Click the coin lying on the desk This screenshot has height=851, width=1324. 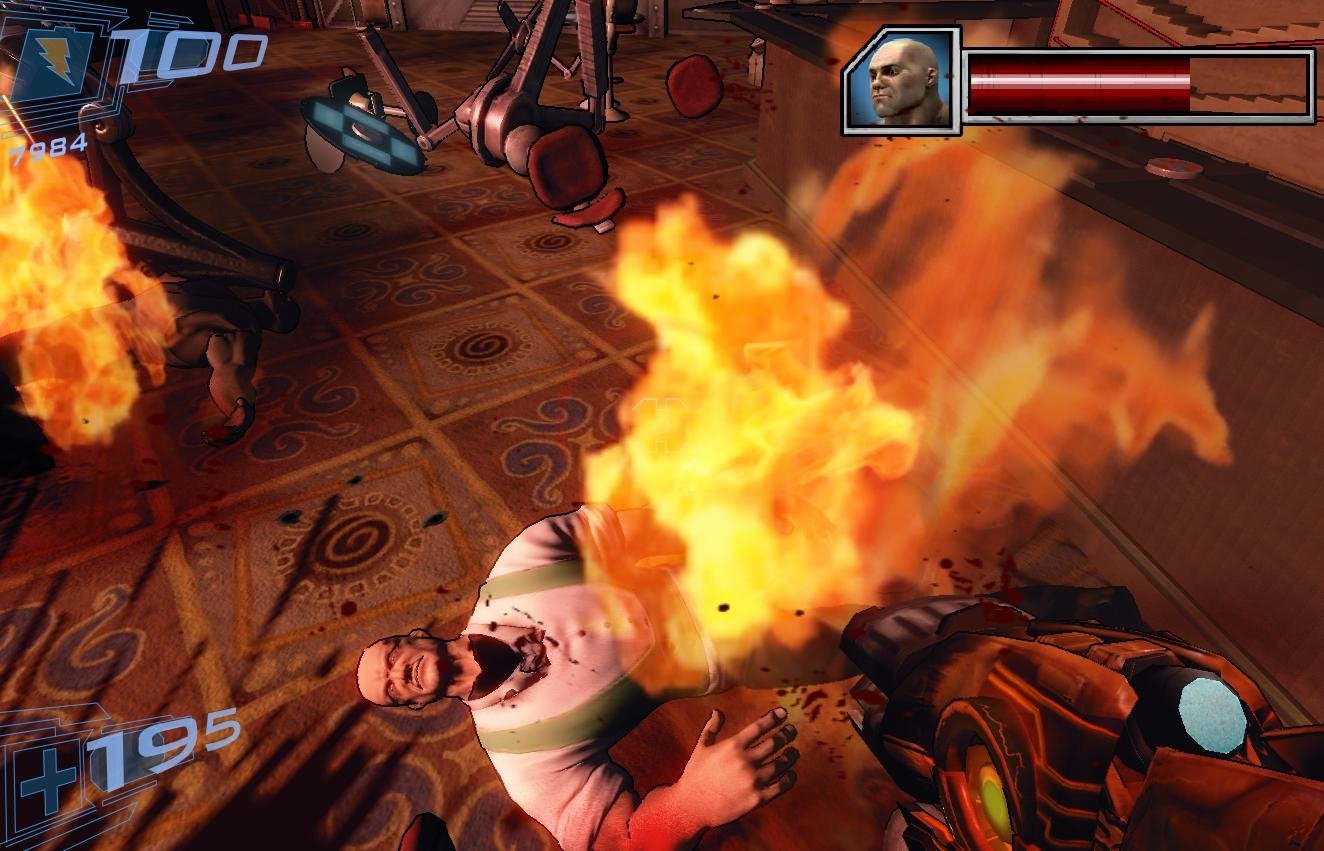tap(1173, 167)
